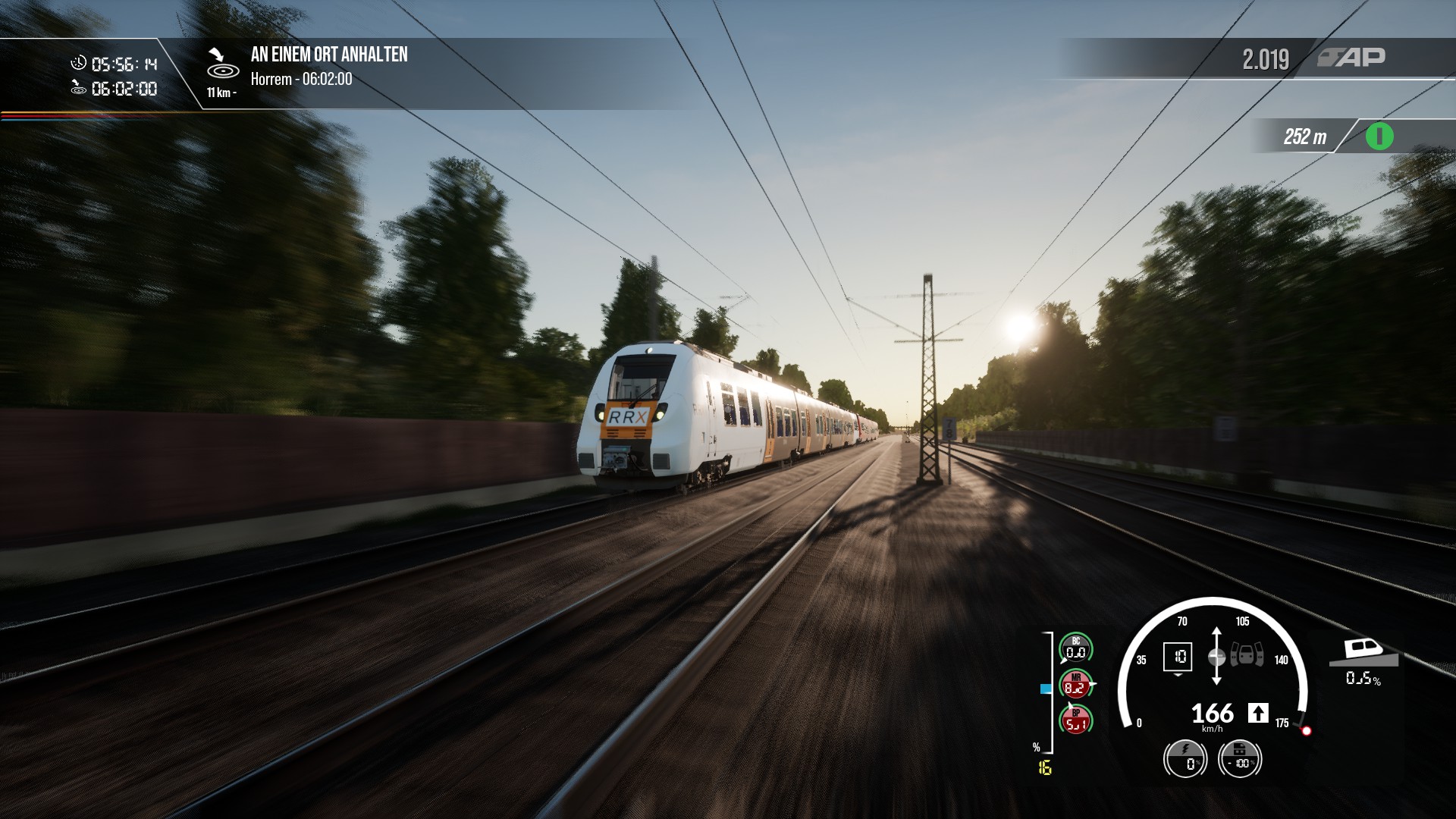Click the forward direction arrow indicator
The height and width of the screenshot is (819, 1456).
pyautogui.click(x=1258, y=713)
